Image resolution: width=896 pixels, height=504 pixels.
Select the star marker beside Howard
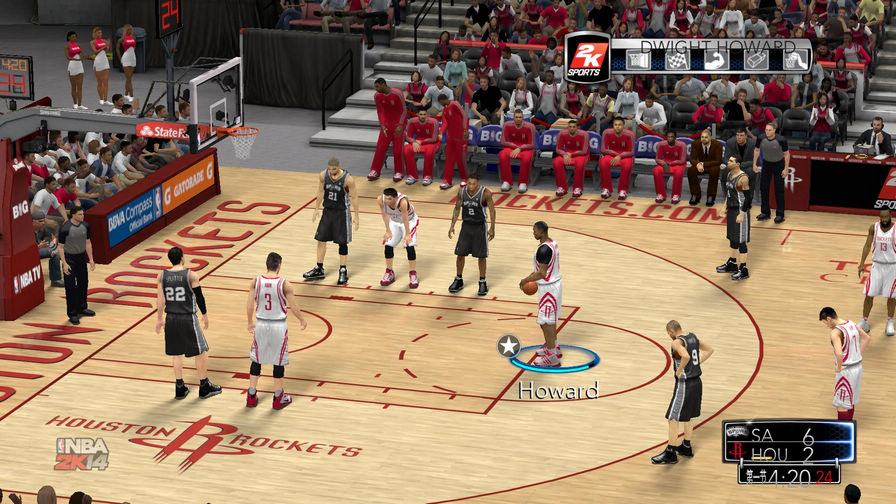pyautogui.click(x=508, y=346)
